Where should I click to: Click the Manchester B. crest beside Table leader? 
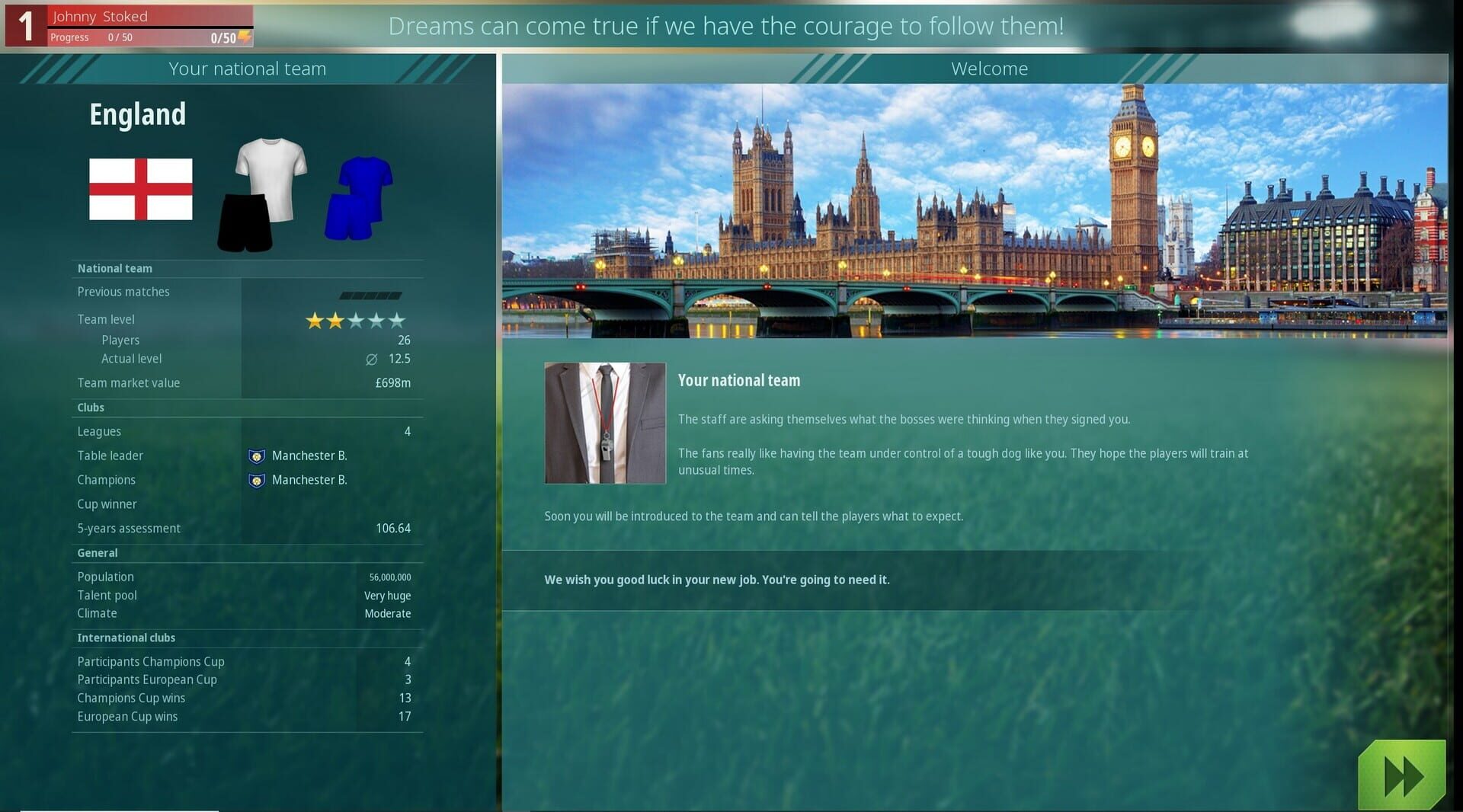[x=257, y=456]
